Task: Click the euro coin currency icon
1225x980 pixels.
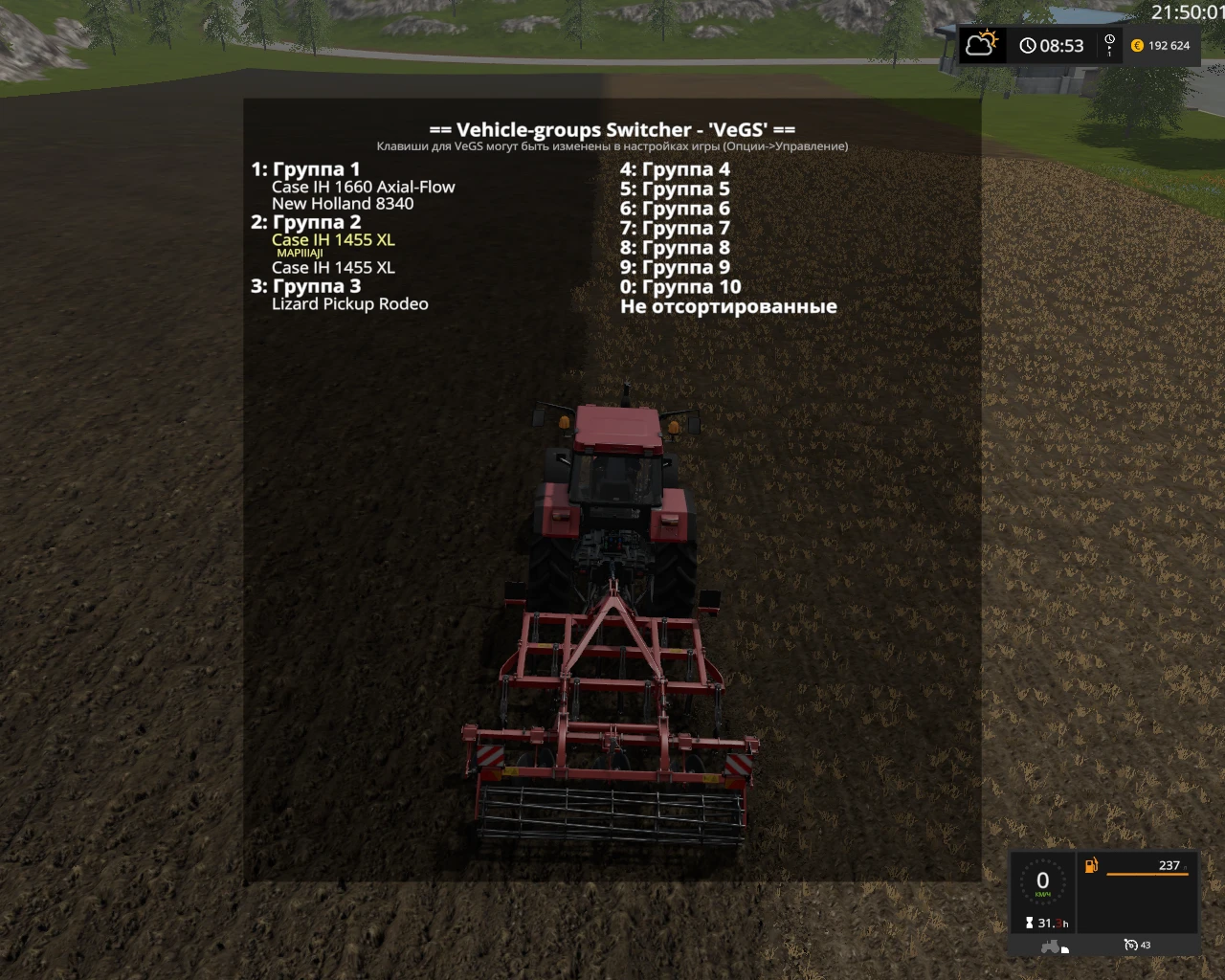Action: (x=1135, y=45)
